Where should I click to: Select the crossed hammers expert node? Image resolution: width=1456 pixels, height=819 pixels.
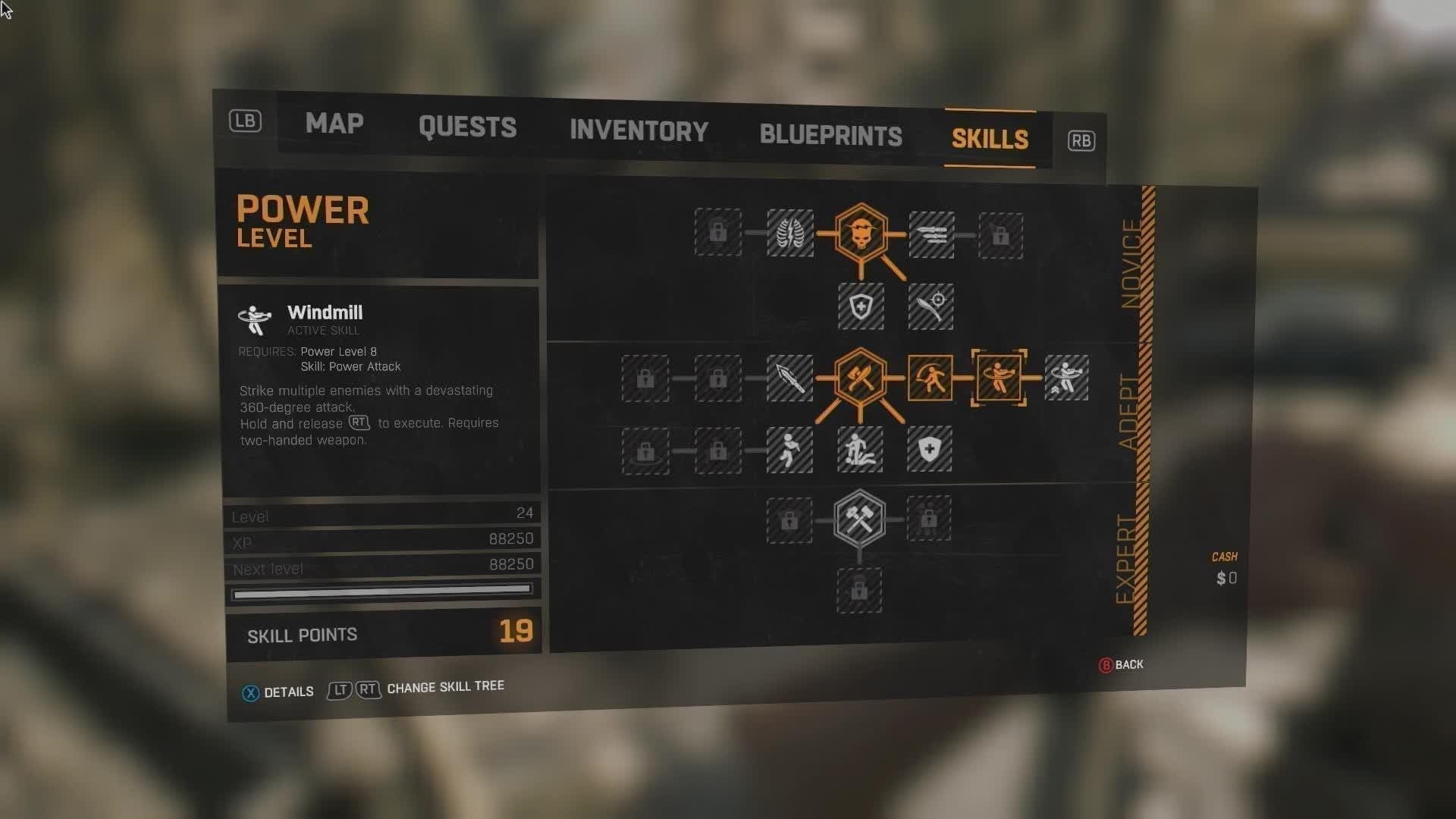pyautogui.click(x=859, y=519)
